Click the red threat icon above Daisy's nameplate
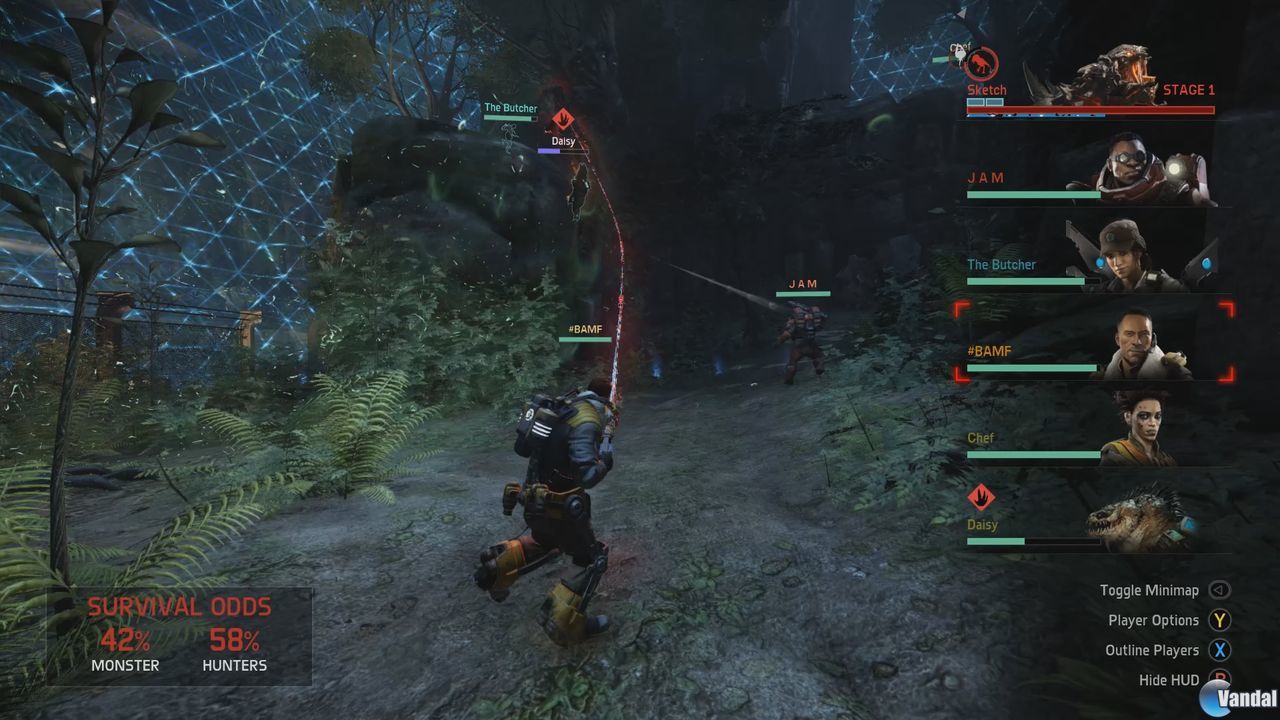The image size is (1280, 720). pyautogui.click(x=563, y=118)
